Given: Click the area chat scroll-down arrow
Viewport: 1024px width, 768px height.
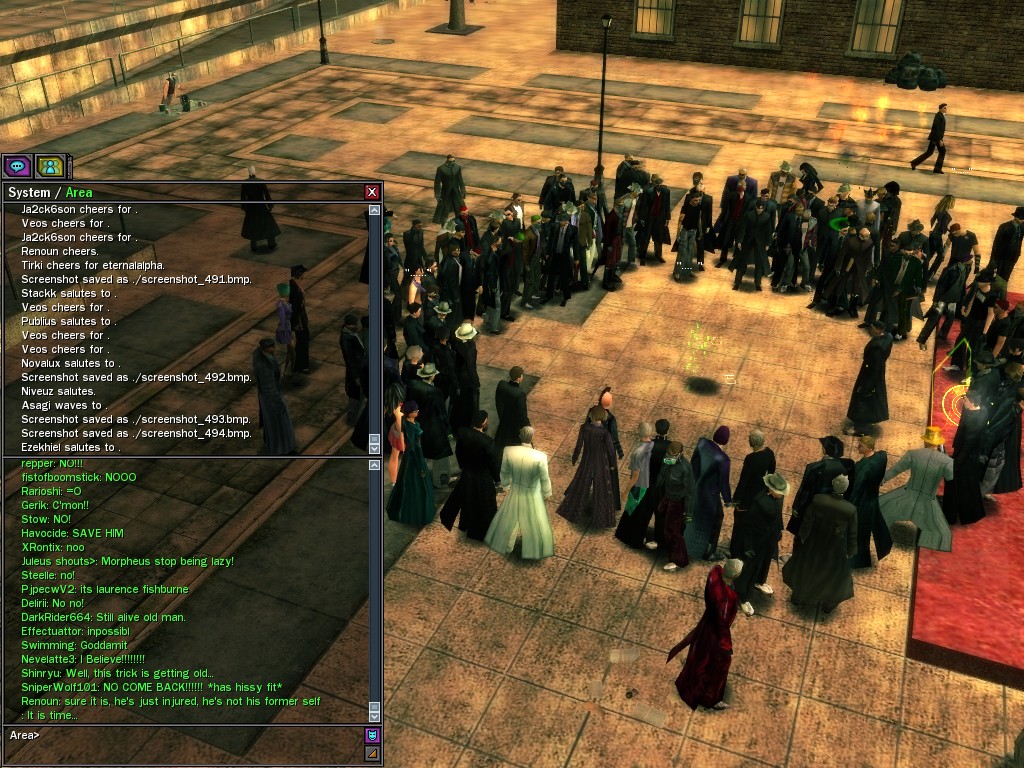Looking at the screenshot, I should point(374,715).
